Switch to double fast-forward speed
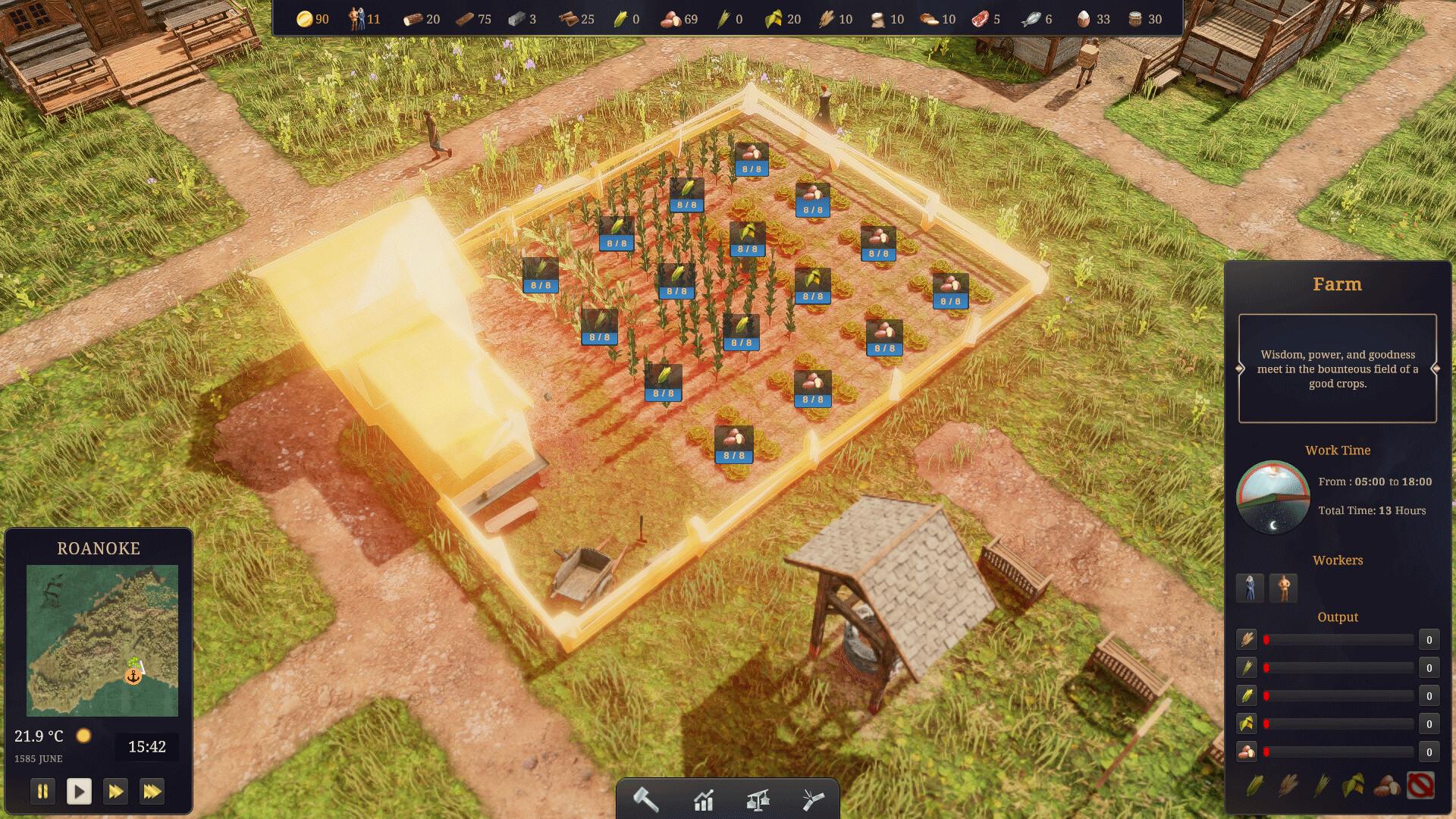This screenshot has height=819, width=1456. click(x=115, y=792)
